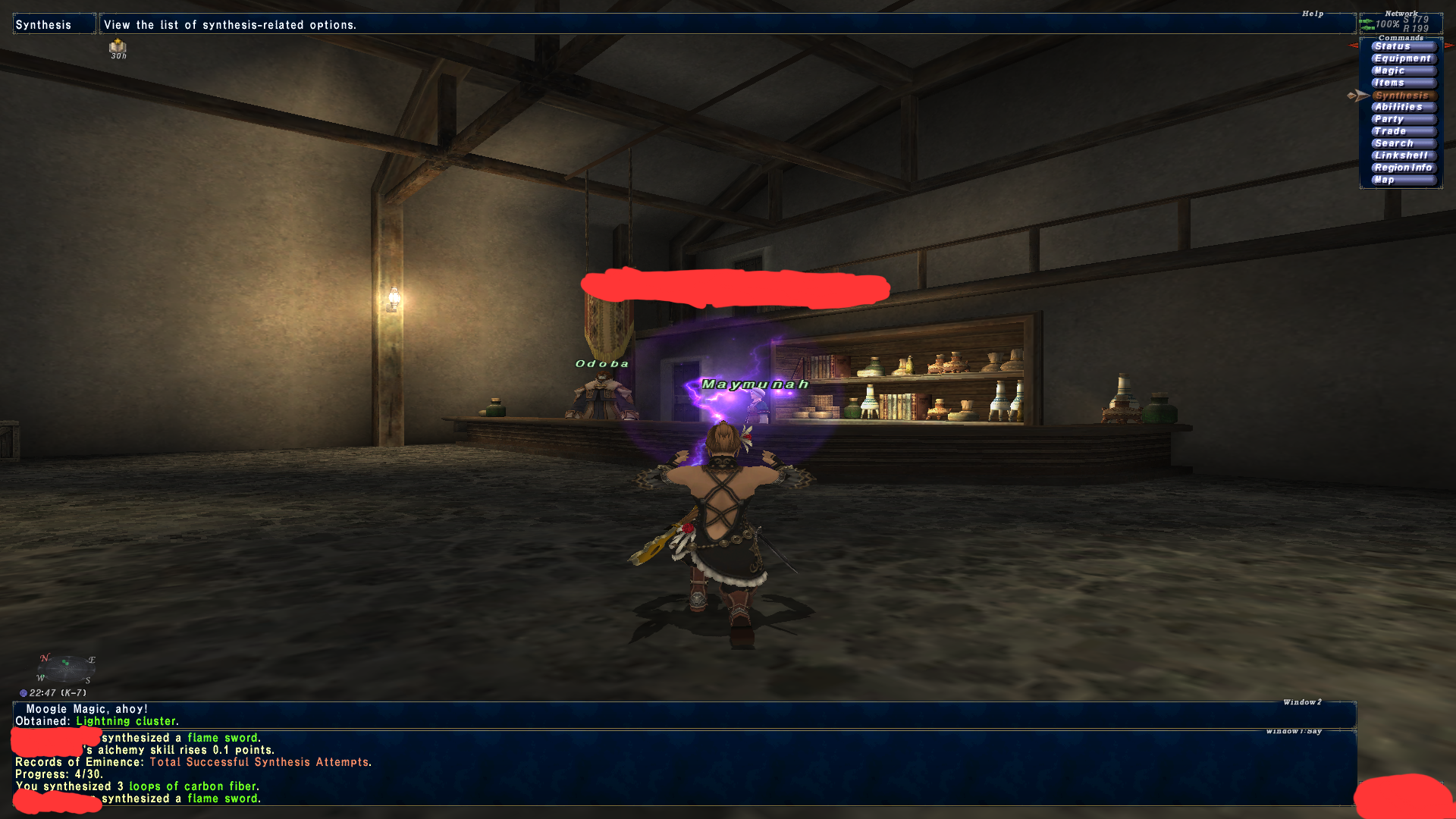The width and height of the screenshot is (1456, 819).
Task: Select the highlighted Synthesis command
Action: click(x=1402, y=96)
